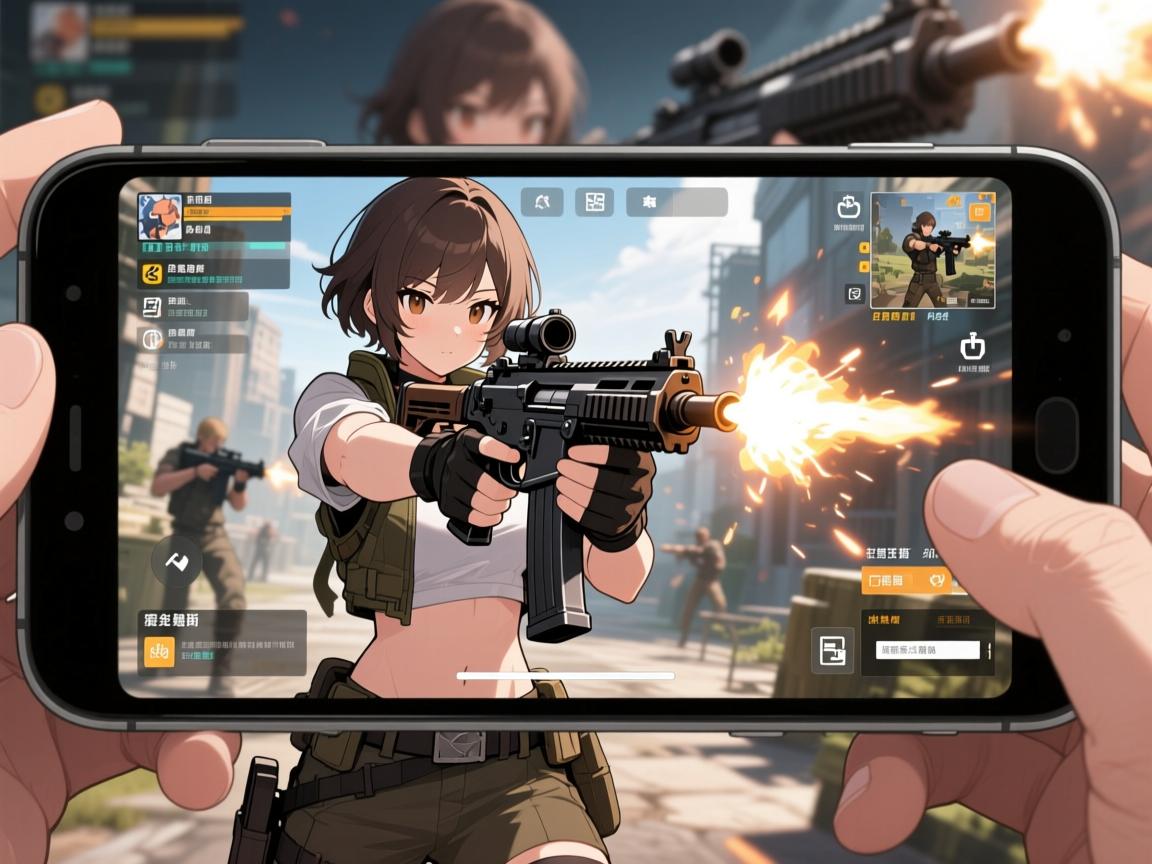
Task: Open the square document icon near bottom right
Action: tap(832, 651)
